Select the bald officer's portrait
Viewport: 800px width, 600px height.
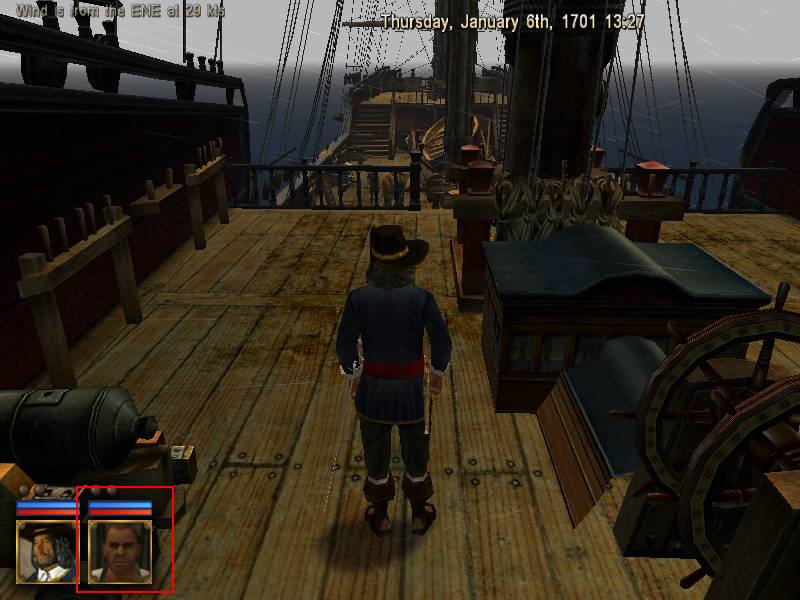[x=120, y=552]
